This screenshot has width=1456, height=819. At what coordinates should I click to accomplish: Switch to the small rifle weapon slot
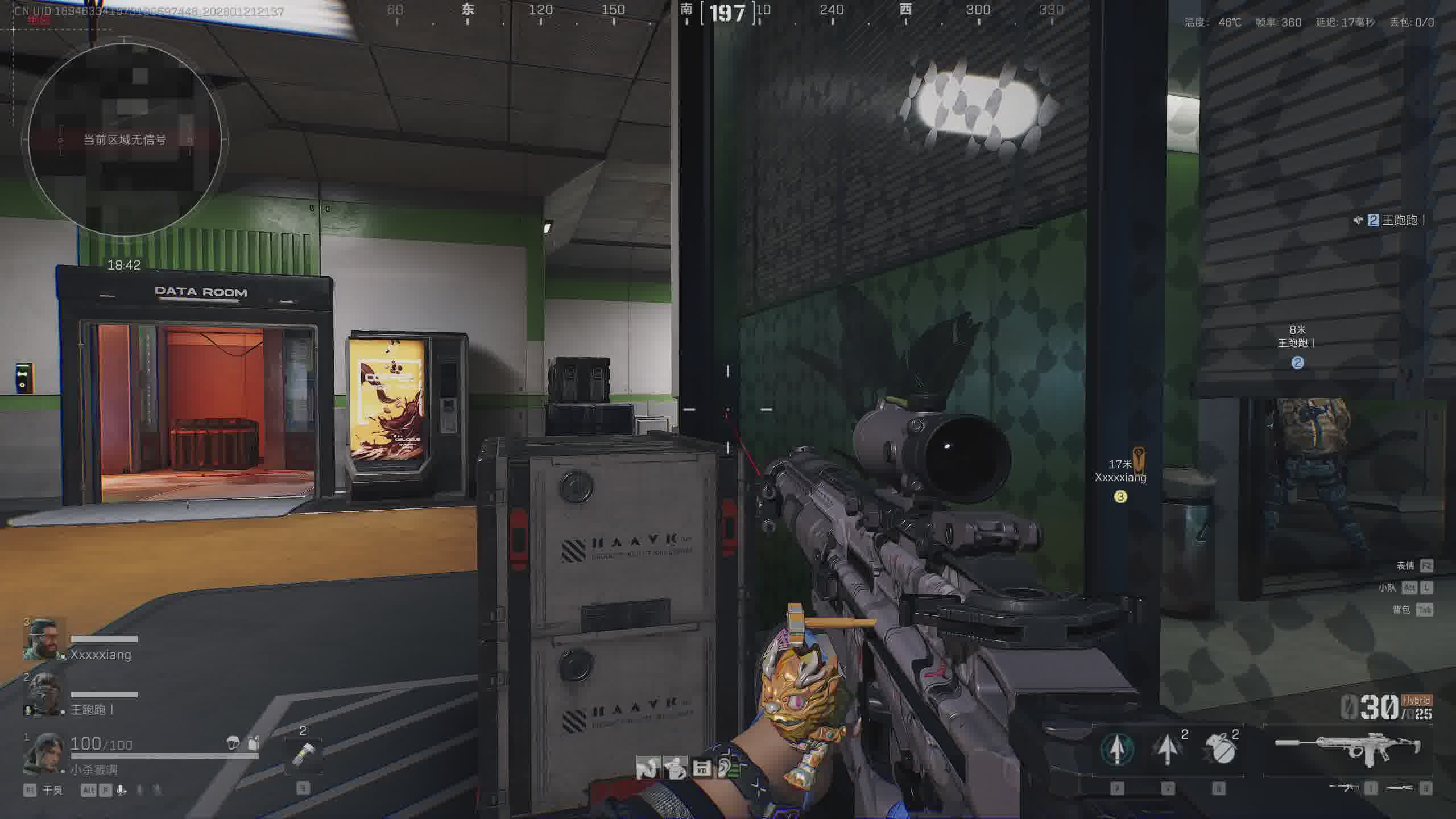click(x=1344, y=788)
